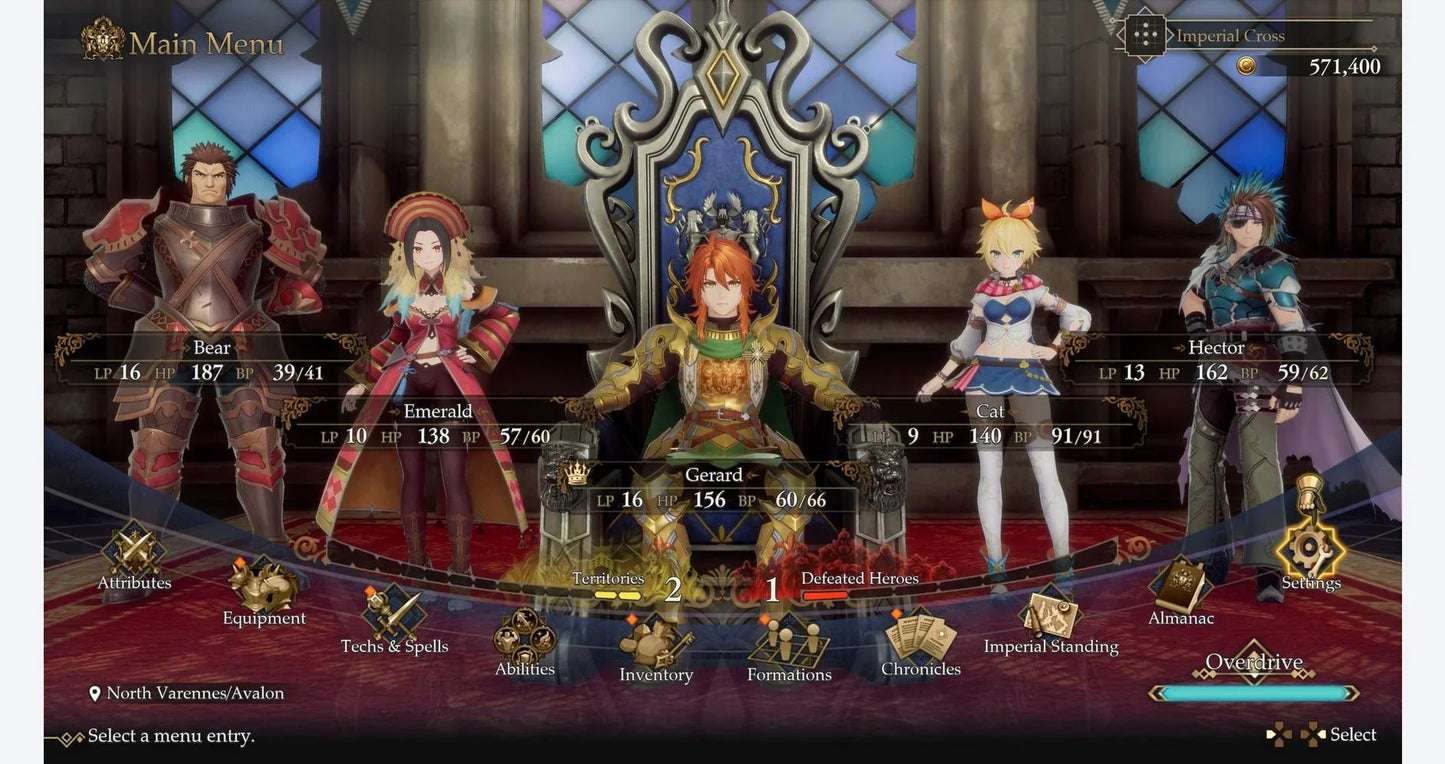Select the Settings gauntlet icon
1445x764 pixels.
coord(1310,551)
